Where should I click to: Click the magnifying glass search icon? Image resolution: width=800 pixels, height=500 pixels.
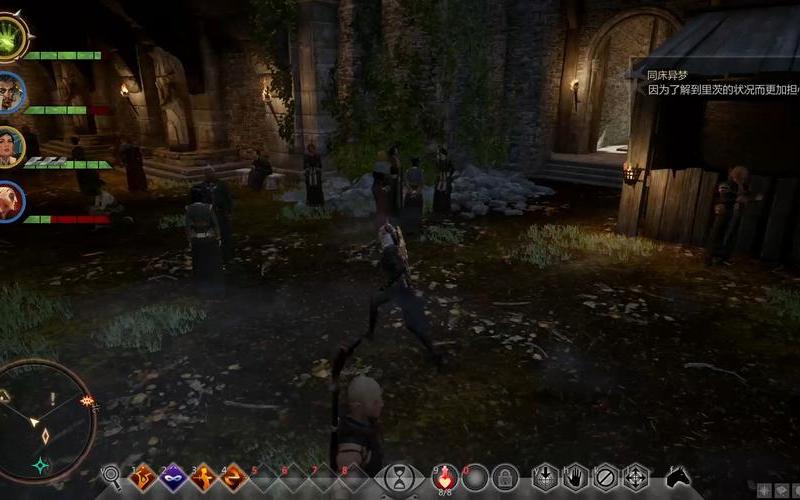(x=111, y=476)
